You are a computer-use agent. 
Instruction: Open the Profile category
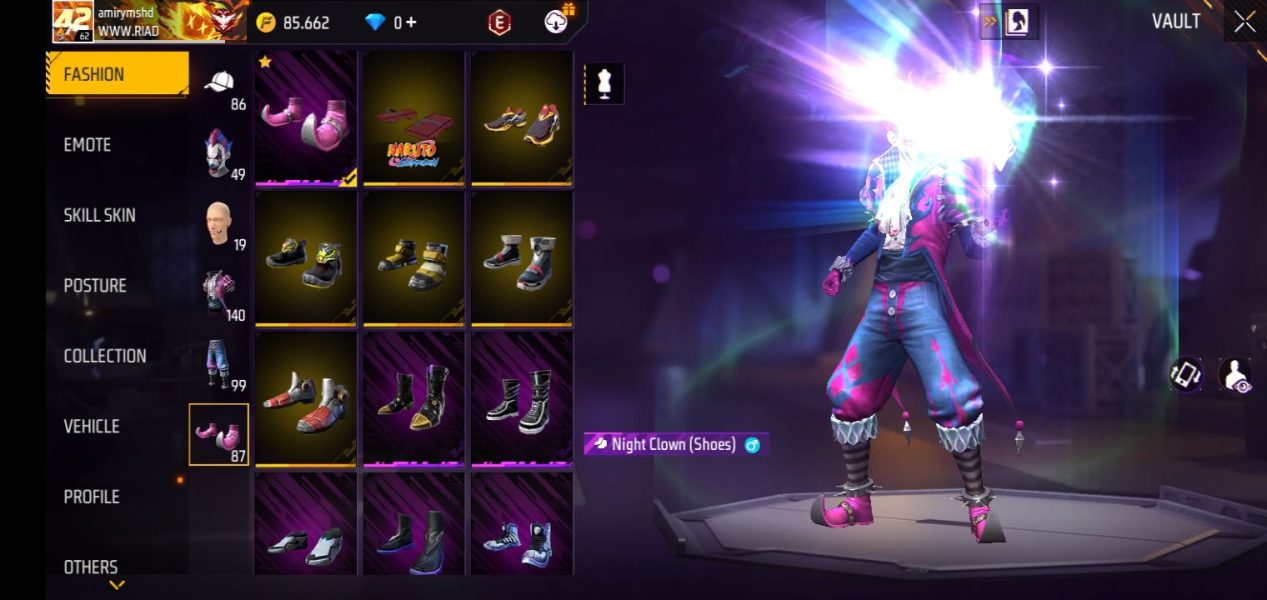click(x=92, y=497)
